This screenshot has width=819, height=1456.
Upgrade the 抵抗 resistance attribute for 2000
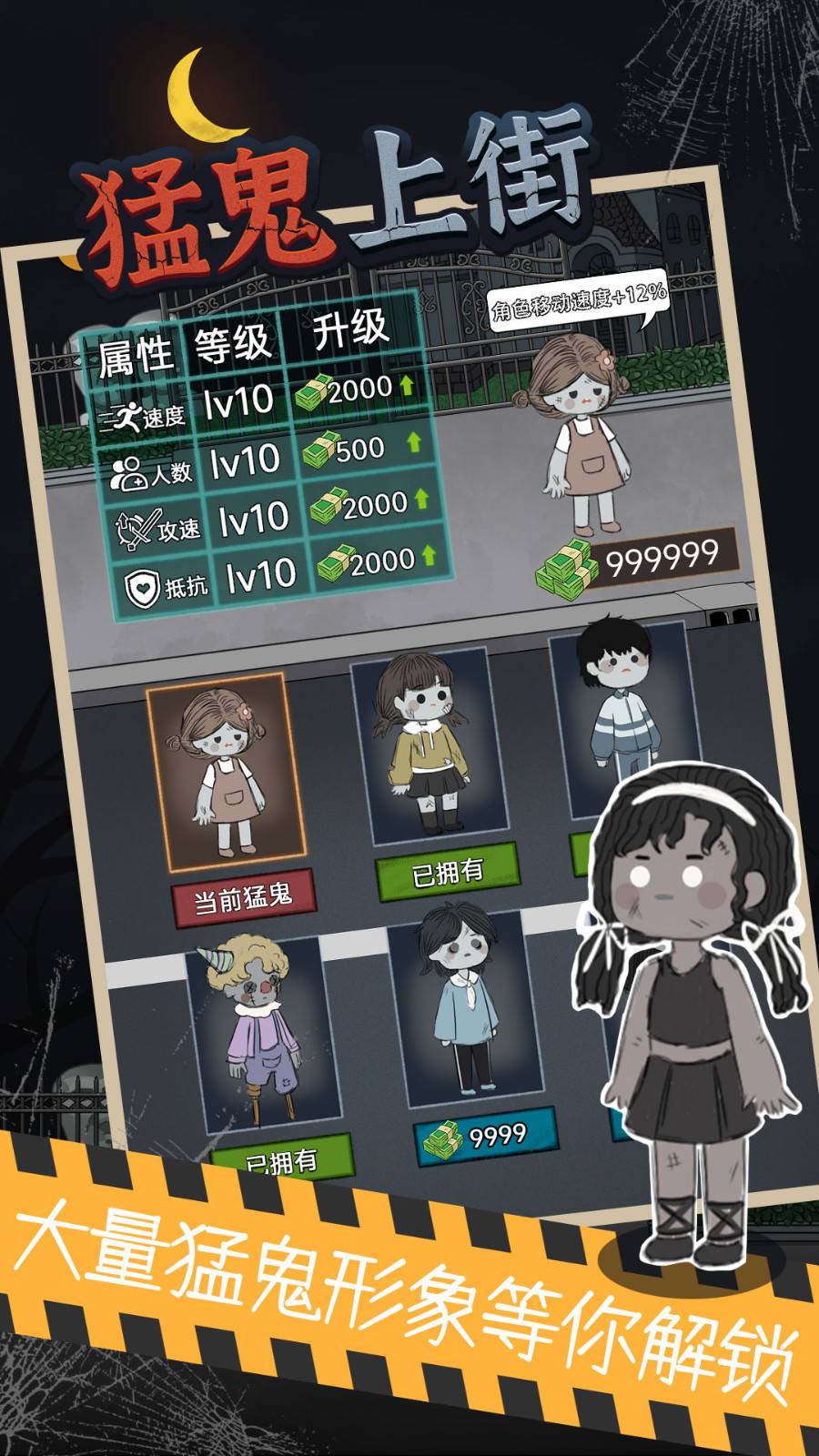[378, 561]
